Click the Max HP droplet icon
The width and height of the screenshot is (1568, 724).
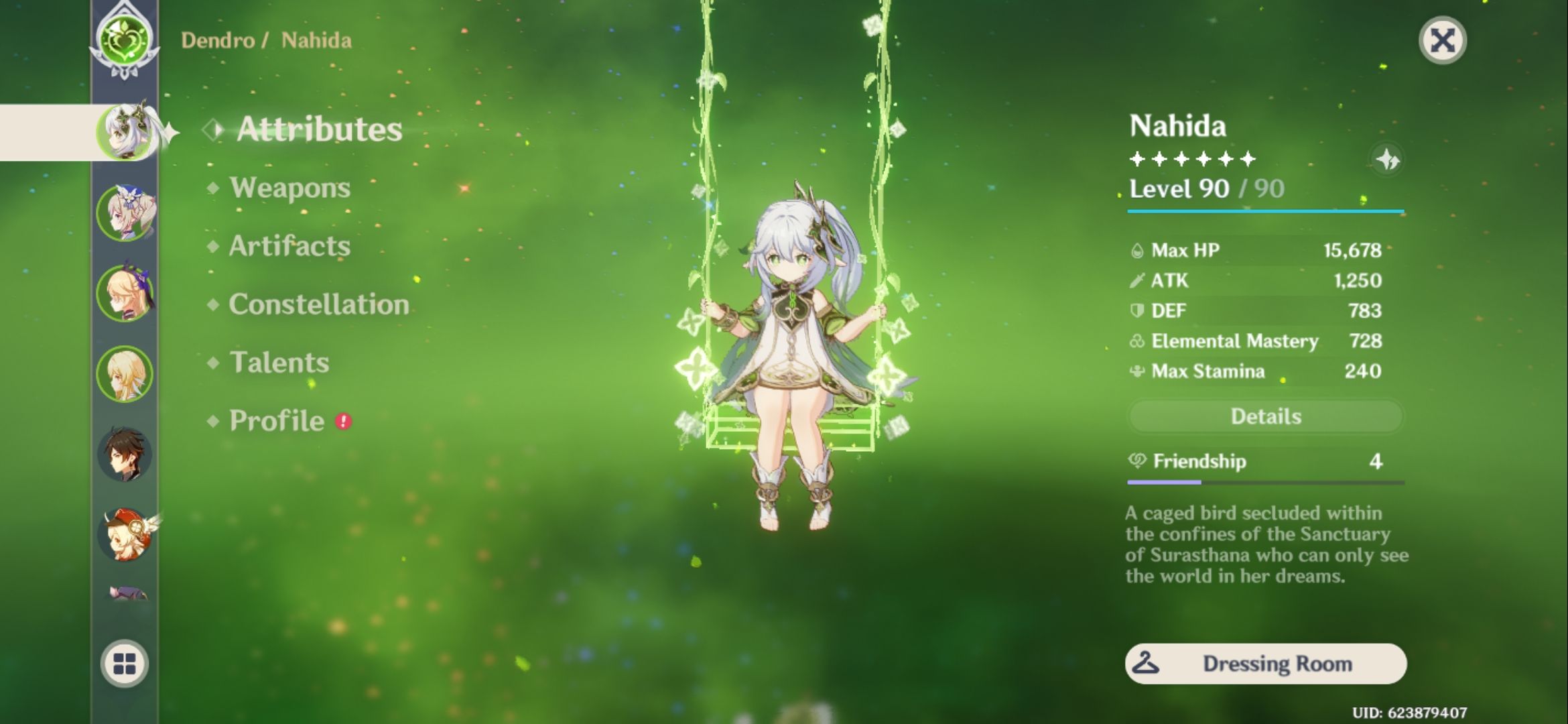pyautogui.click(x=1137, y=249)
